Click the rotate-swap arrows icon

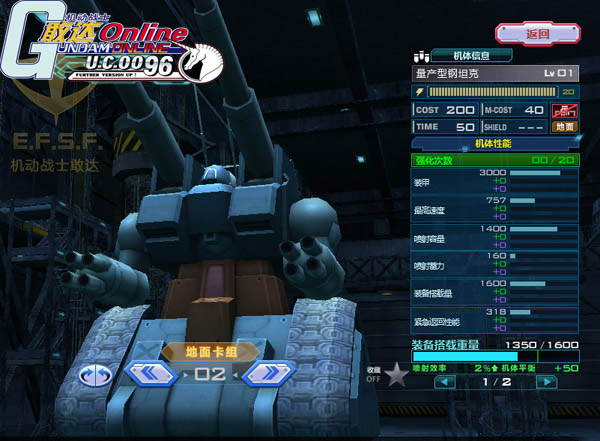[x=96, y=376]
